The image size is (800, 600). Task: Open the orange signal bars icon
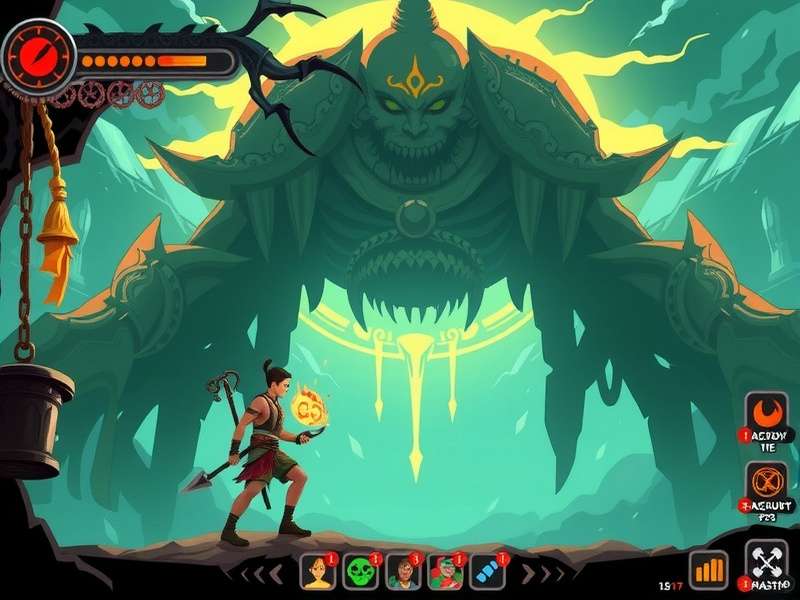[x=708, y=569]
